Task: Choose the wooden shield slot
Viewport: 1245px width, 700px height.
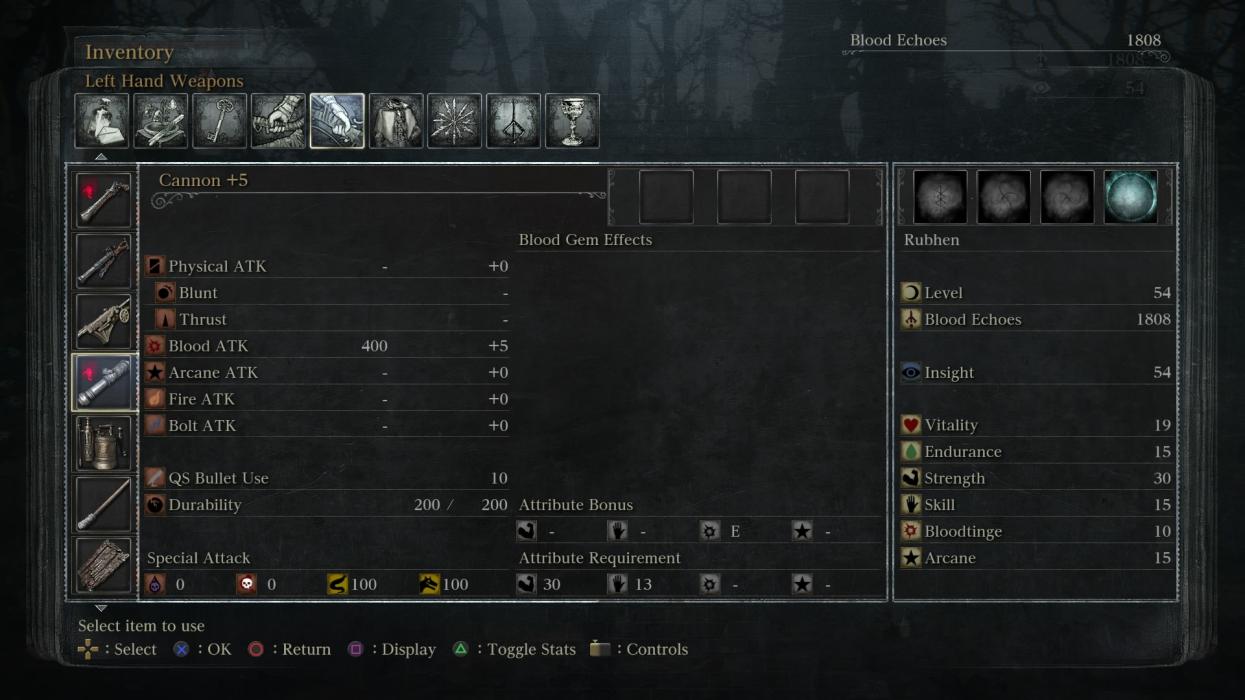Action: tap(103, 565)
